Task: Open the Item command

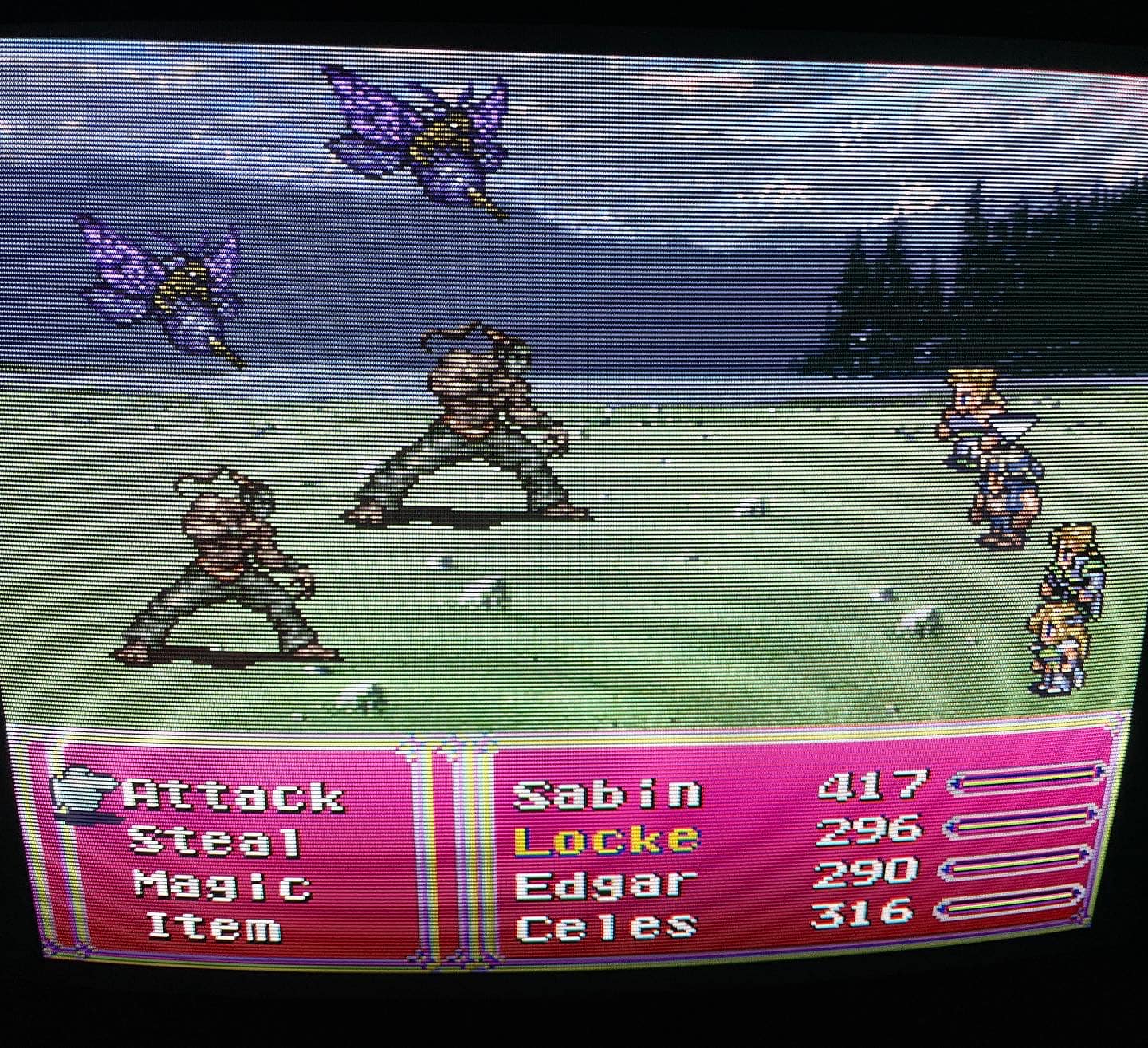Action: [214, 927]
